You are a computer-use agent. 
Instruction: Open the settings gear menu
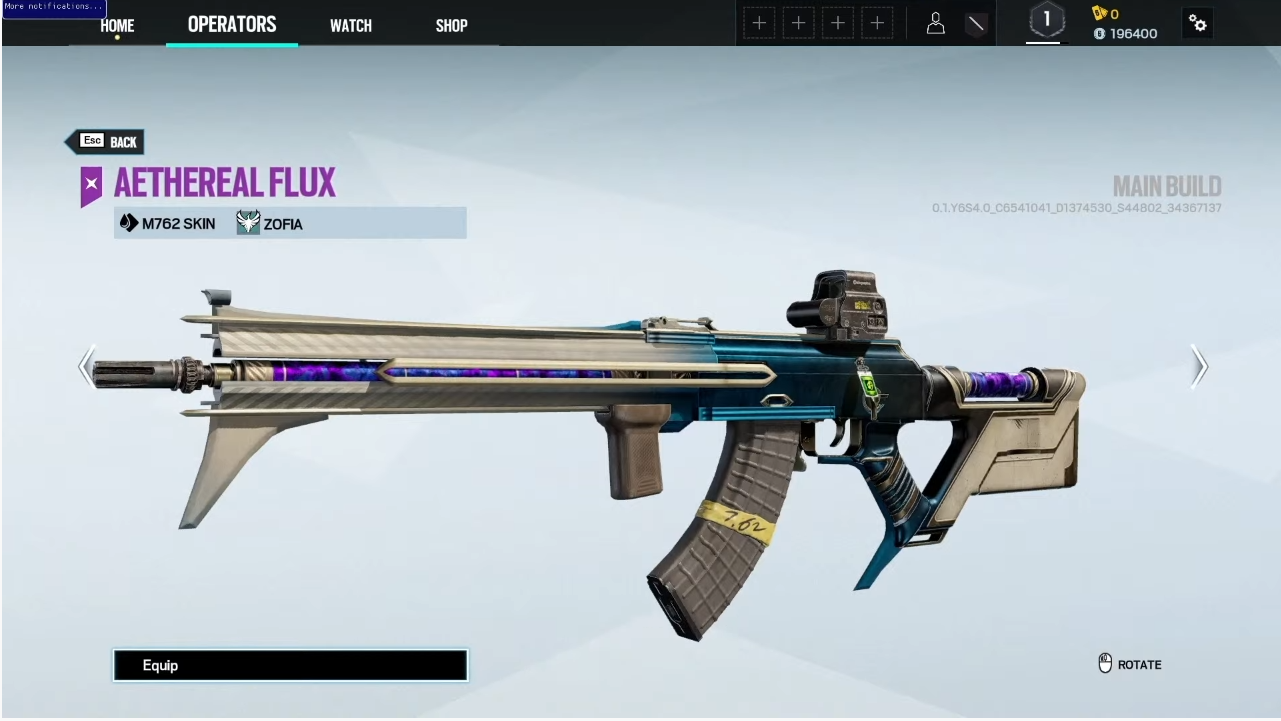click(x=1197, y=24)
